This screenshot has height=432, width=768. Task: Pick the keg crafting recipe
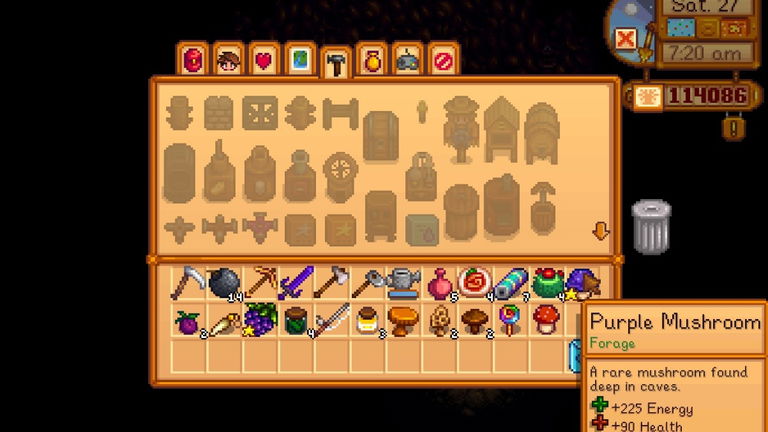tap(541, 132)
